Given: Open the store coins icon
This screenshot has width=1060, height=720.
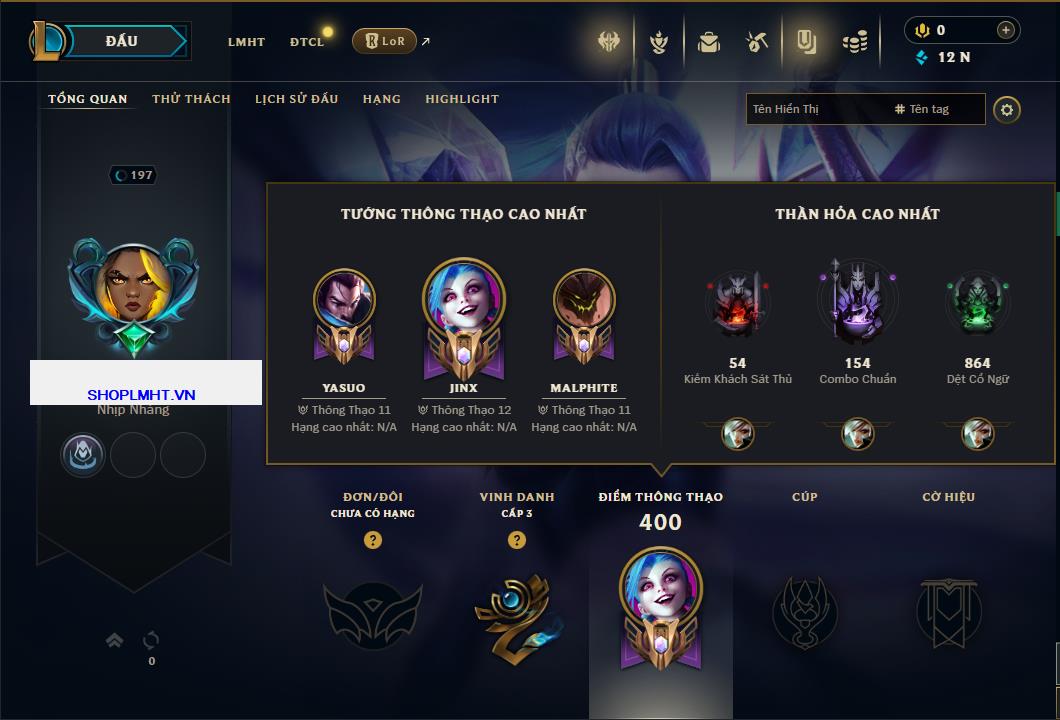Looking at the screenshot, I should click(854, 42).
